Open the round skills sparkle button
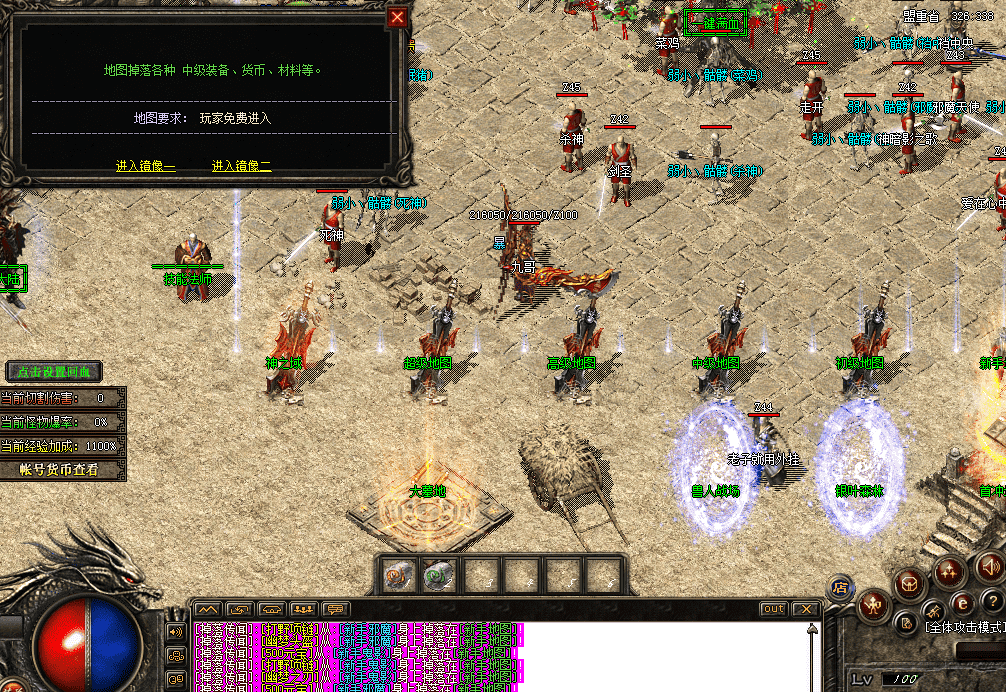Viewport: 1006px width, 692px height. (x=947, y=575)
